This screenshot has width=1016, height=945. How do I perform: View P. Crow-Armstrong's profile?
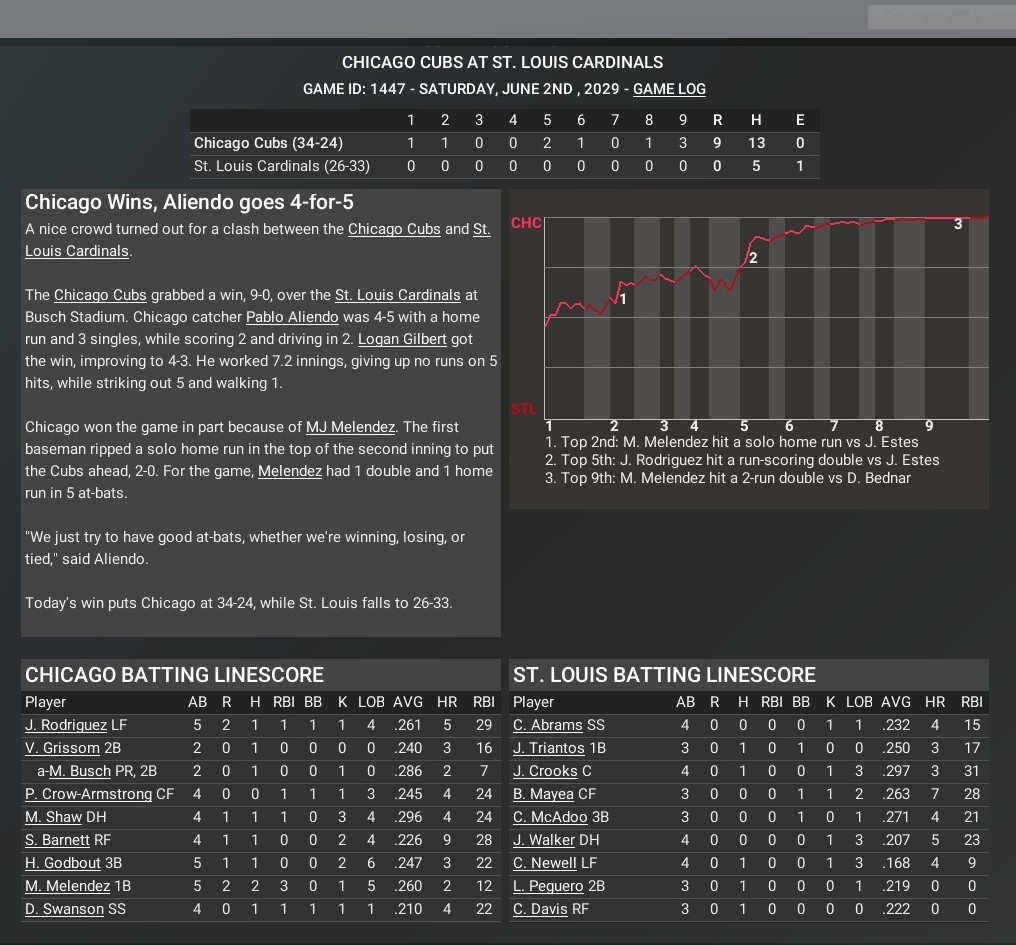point(88,794)
